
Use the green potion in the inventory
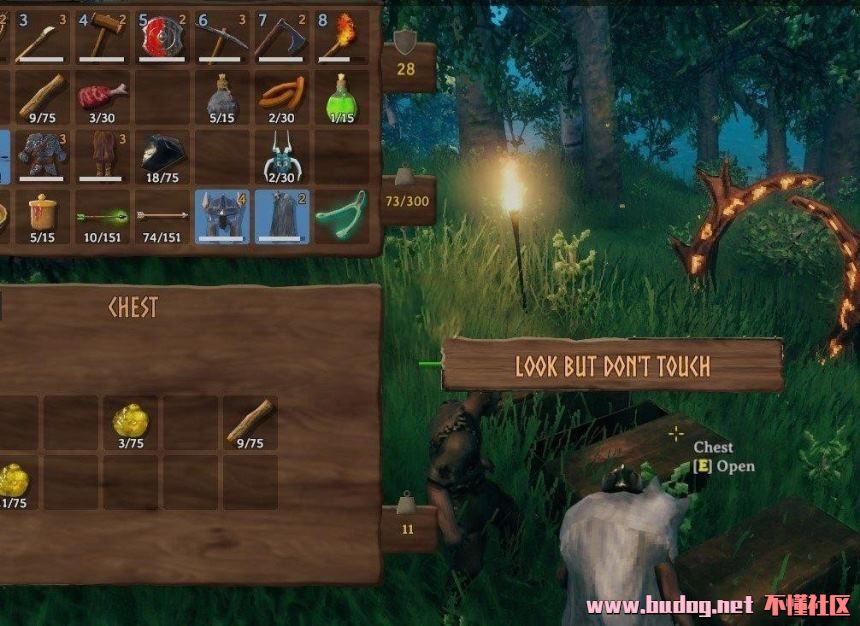(342, 97)
